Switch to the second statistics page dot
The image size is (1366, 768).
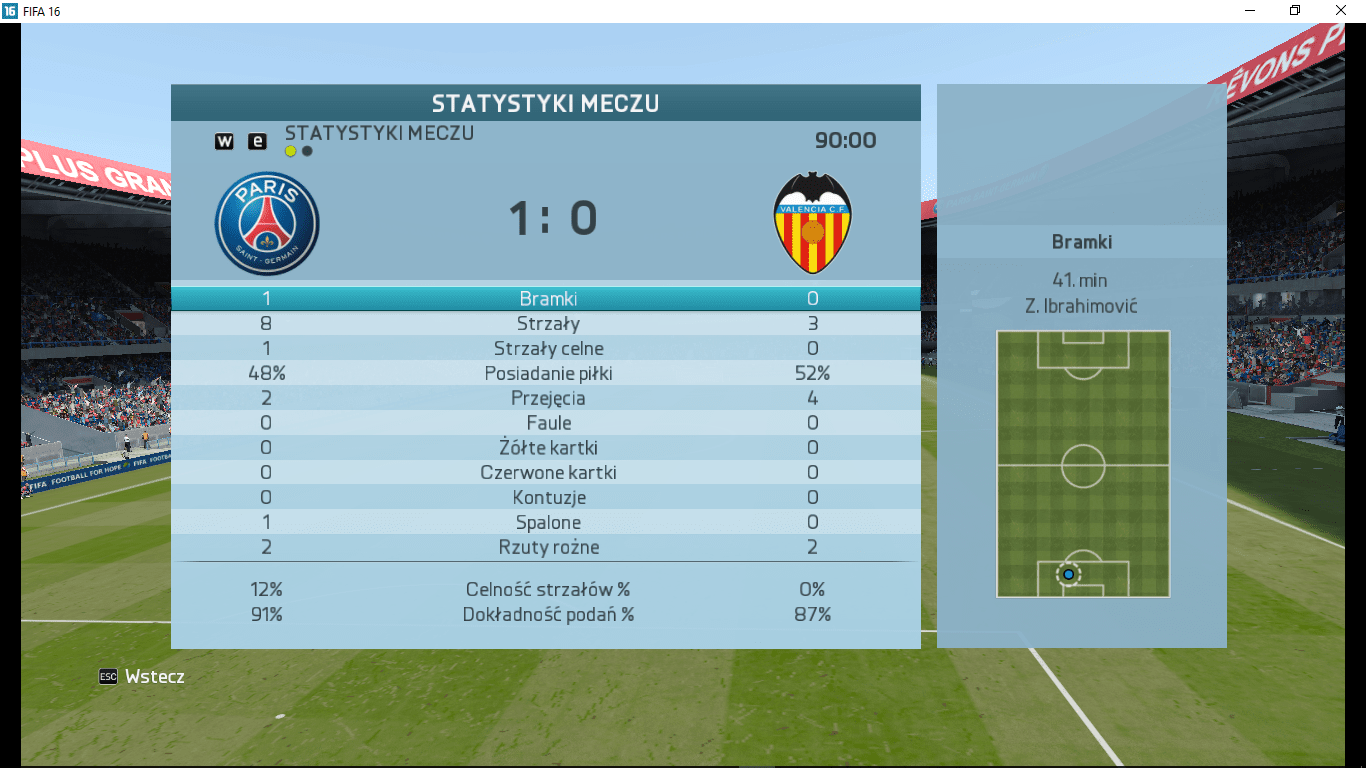tap(307, 151)
